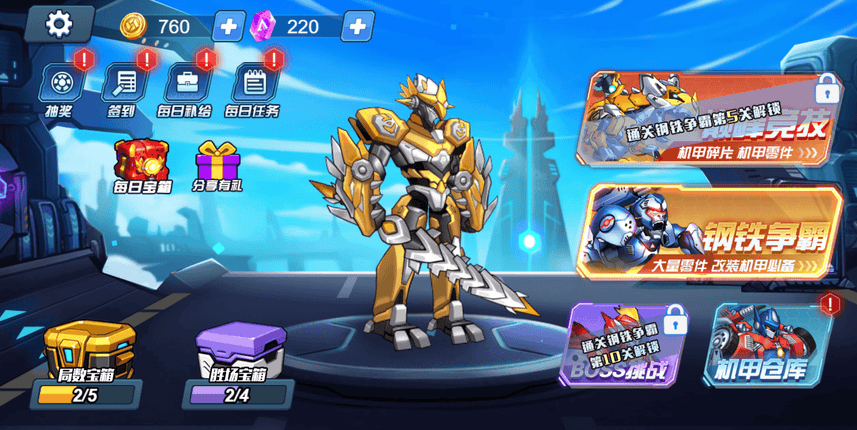Open the gear settings menu
This screenshot has height=430, width=857.
click(x=59, y=24)
